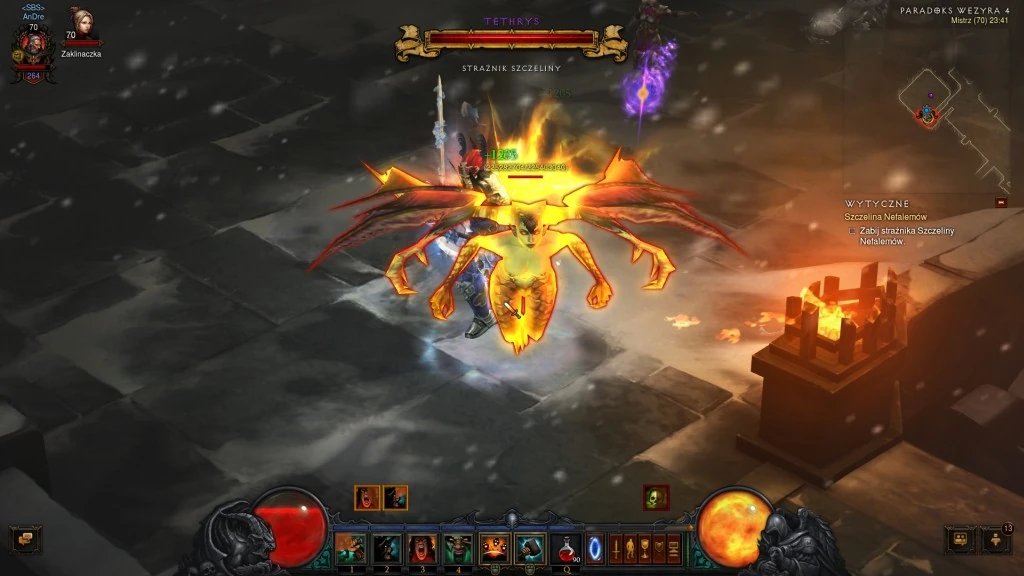Open the character inventory figure button
Screen dimensions: 1024x576
(631, 549)
